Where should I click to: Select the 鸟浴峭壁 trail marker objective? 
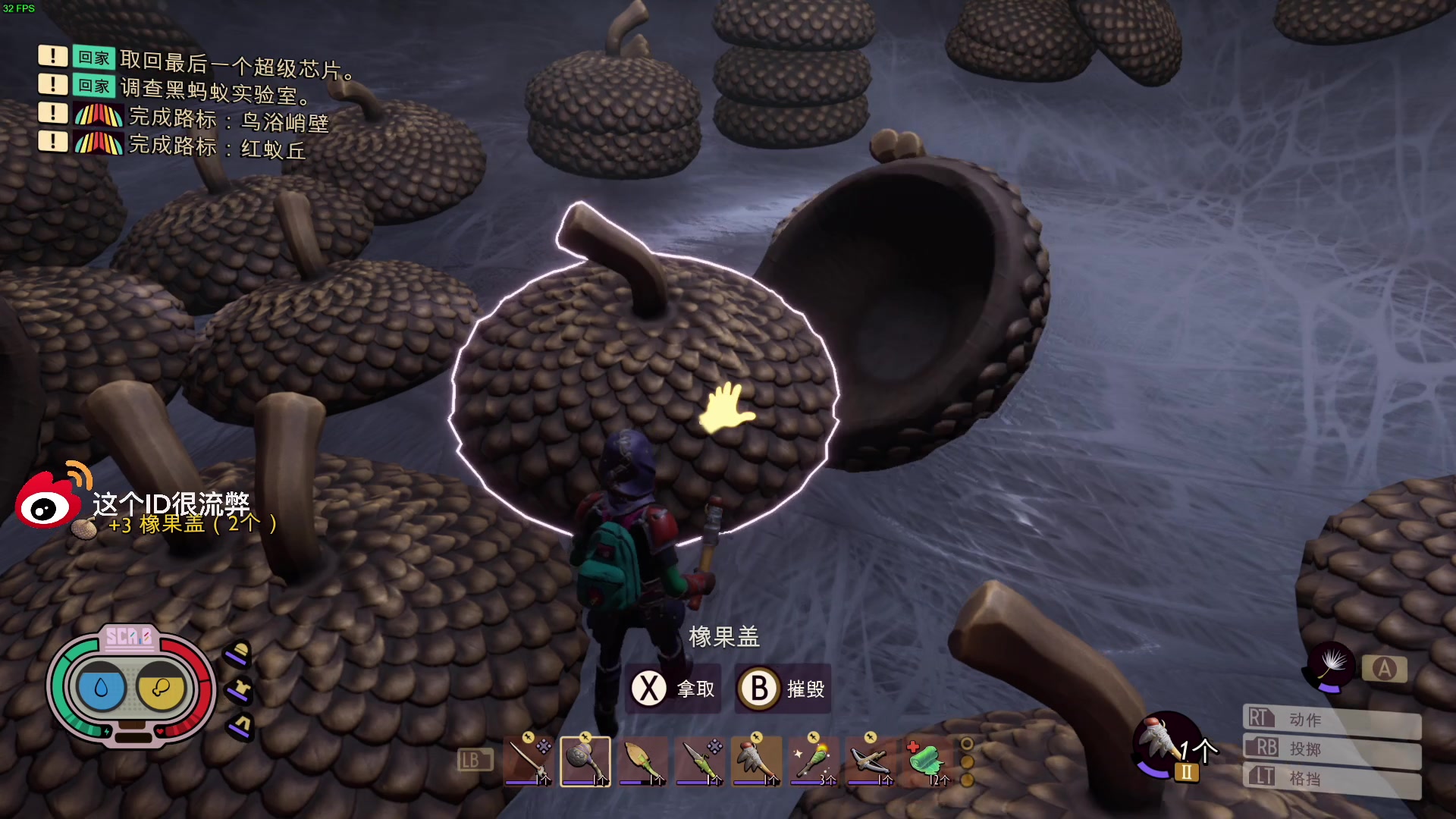(x=227, y=119)
